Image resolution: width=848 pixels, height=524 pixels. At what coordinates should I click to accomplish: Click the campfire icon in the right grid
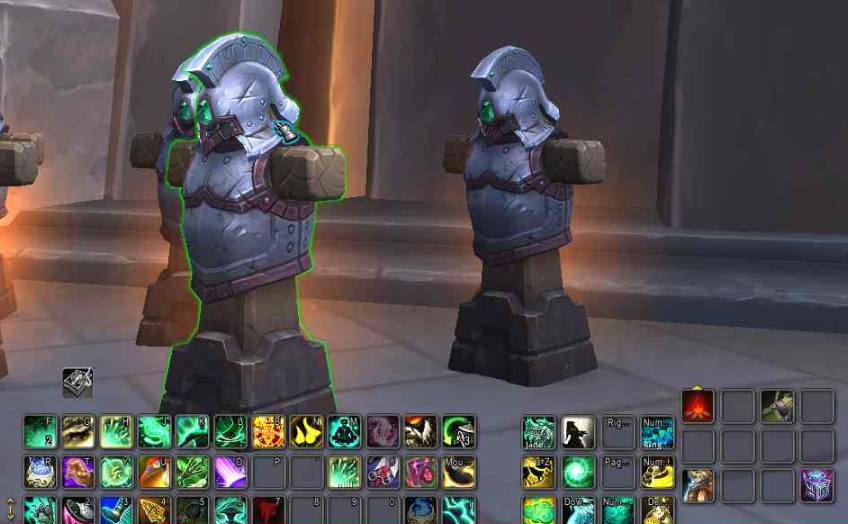pos(697,406)
